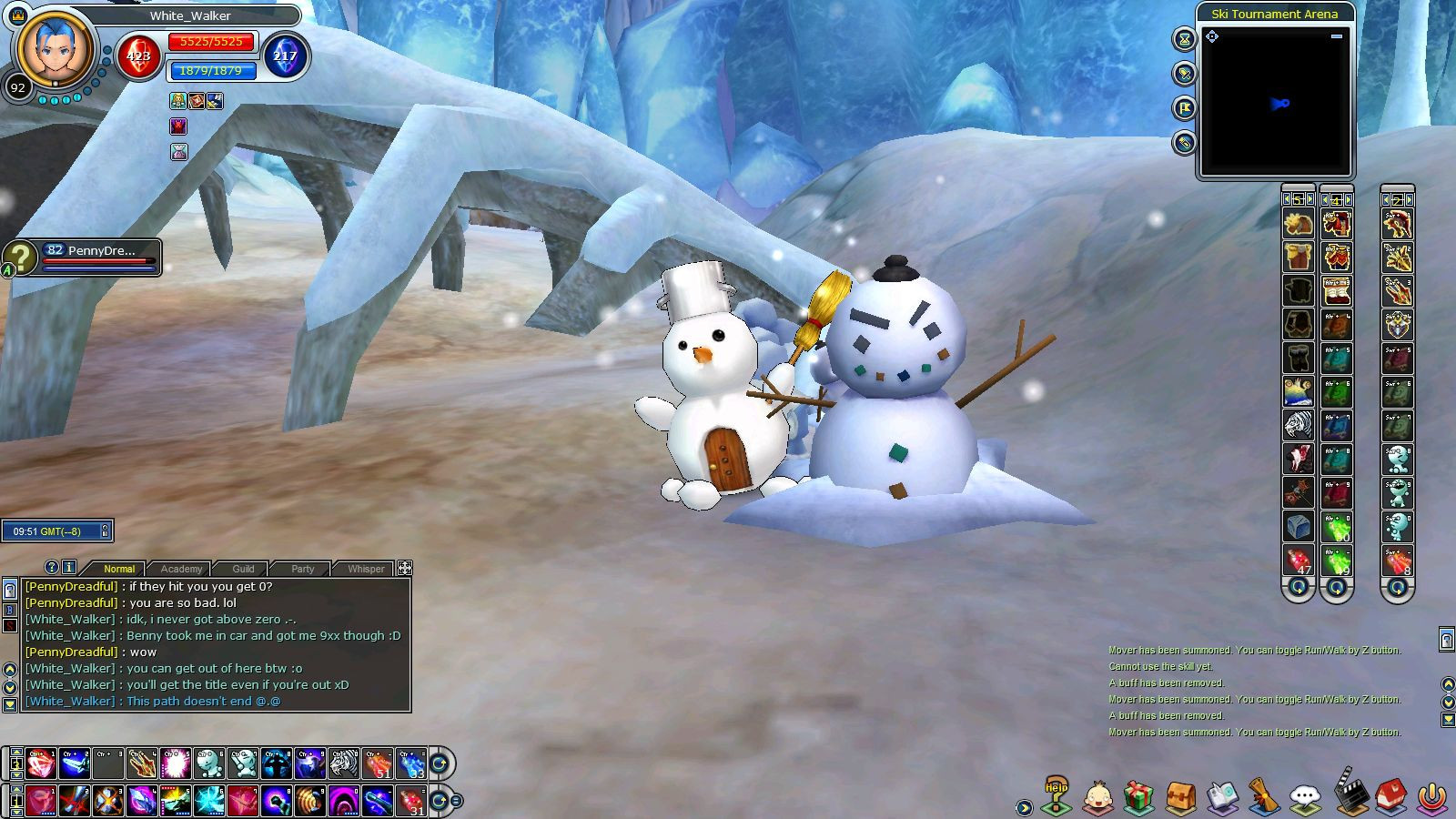Expand the bottom-right menu arrow button
Viewport: 1456px width, 819px height.
[1025, 807]
